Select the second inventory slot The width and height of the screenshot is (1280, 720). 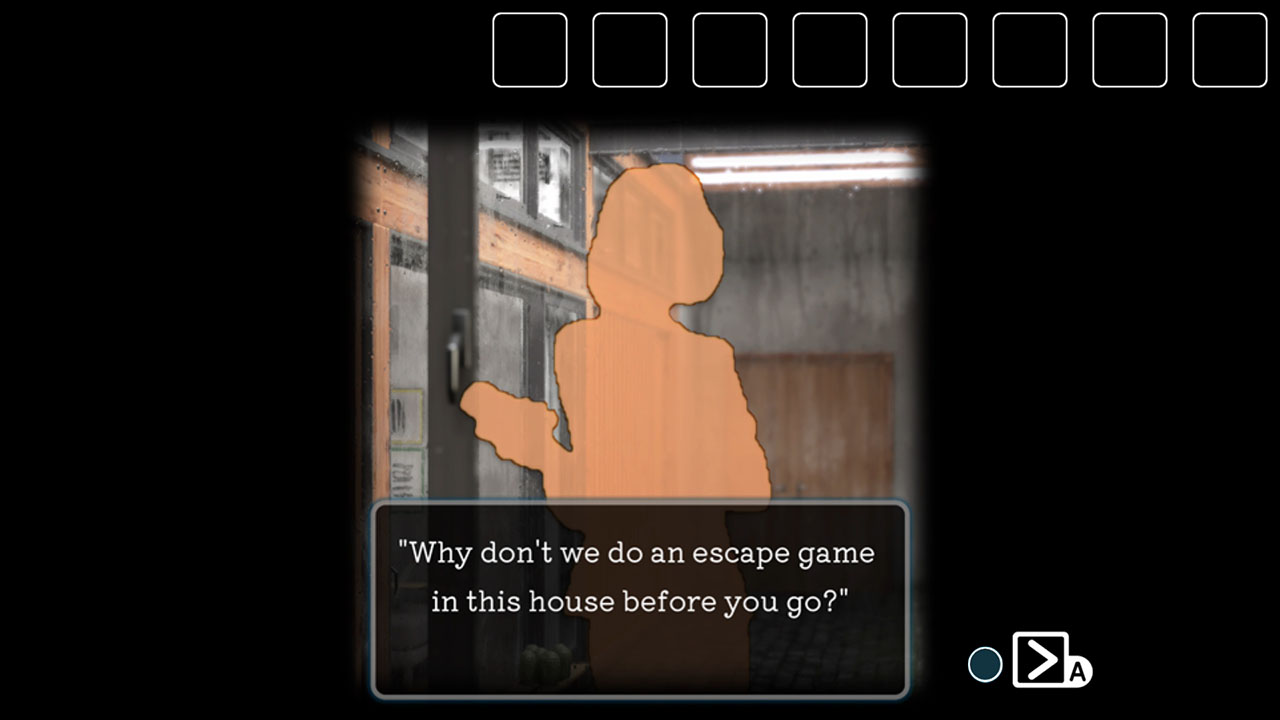(x=629, y=50)
